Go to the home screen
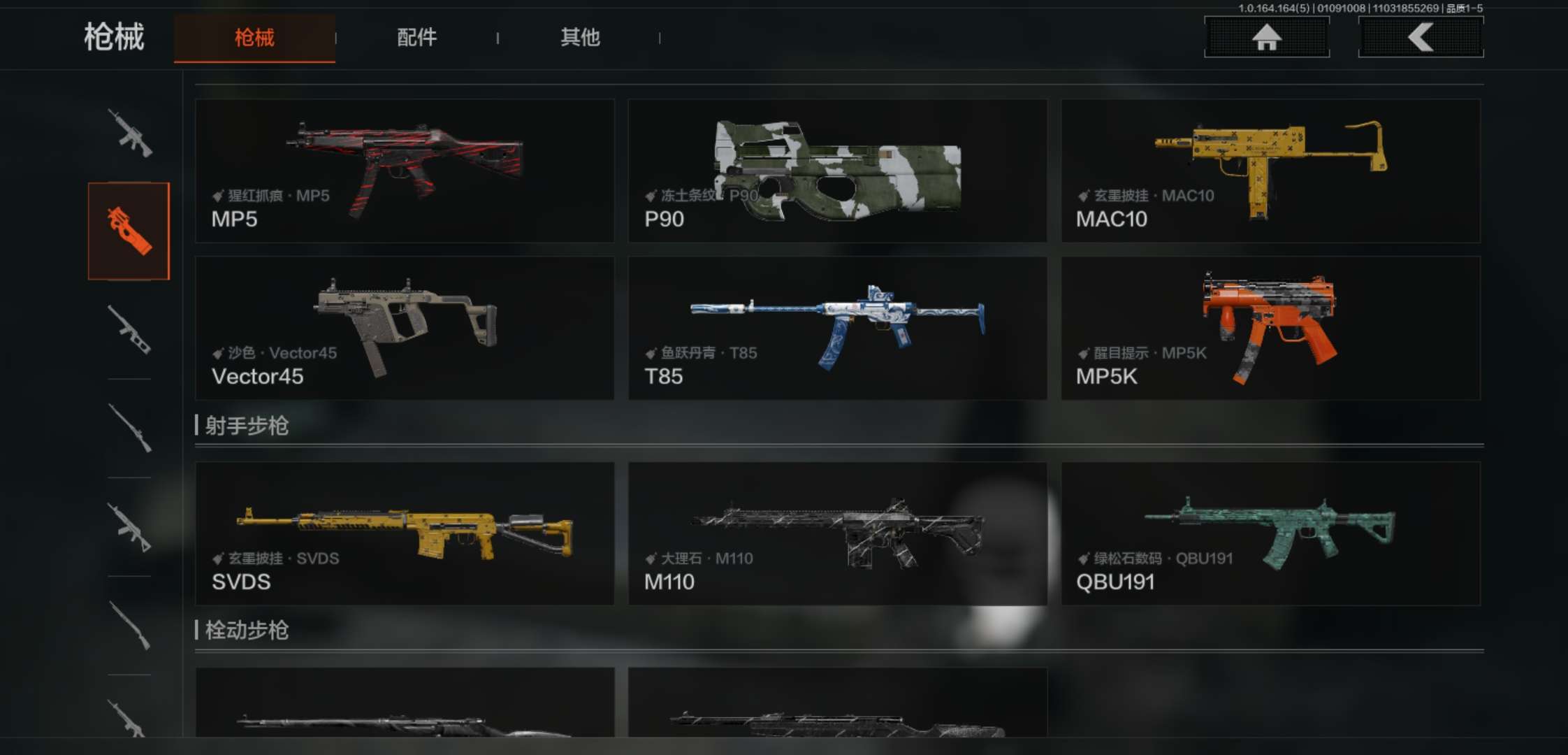 point(1266,37)
